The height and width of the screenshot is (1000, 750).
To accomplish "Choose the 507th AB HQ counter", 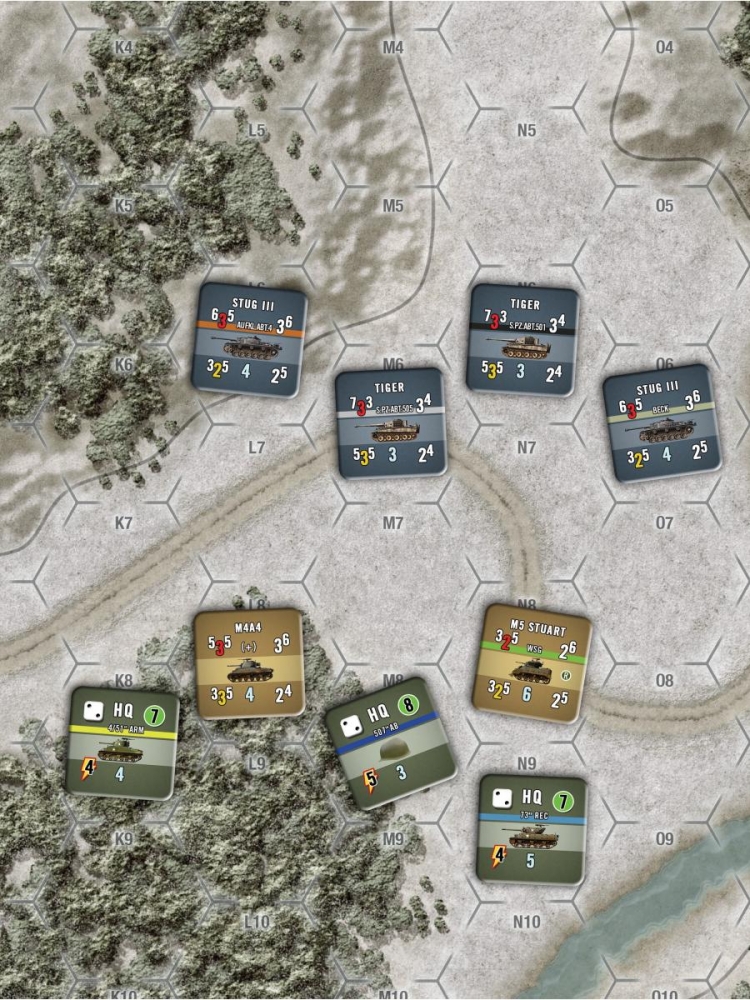I will tap(391, 743).
